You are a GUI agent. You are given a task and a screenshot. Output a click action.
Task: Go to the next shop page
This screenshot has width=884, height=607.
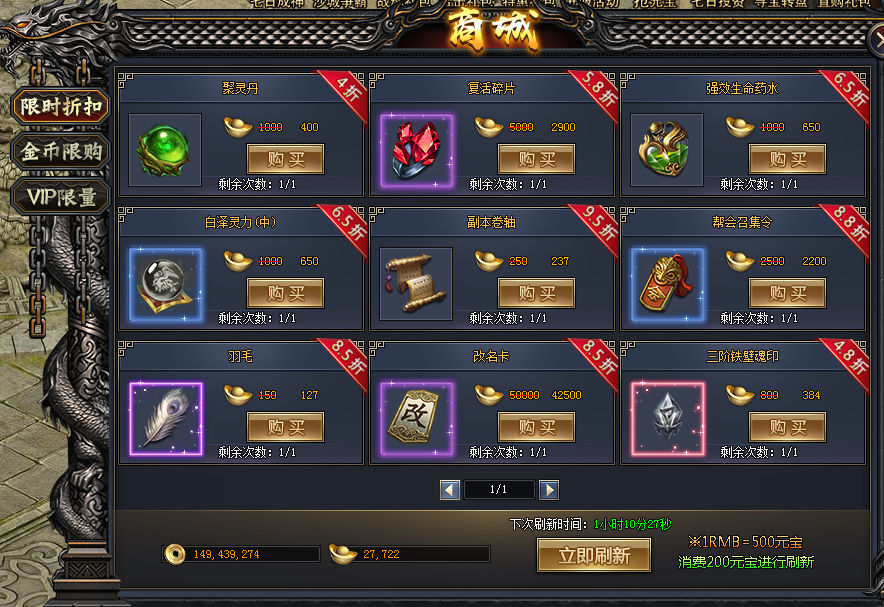pos(548,490)
